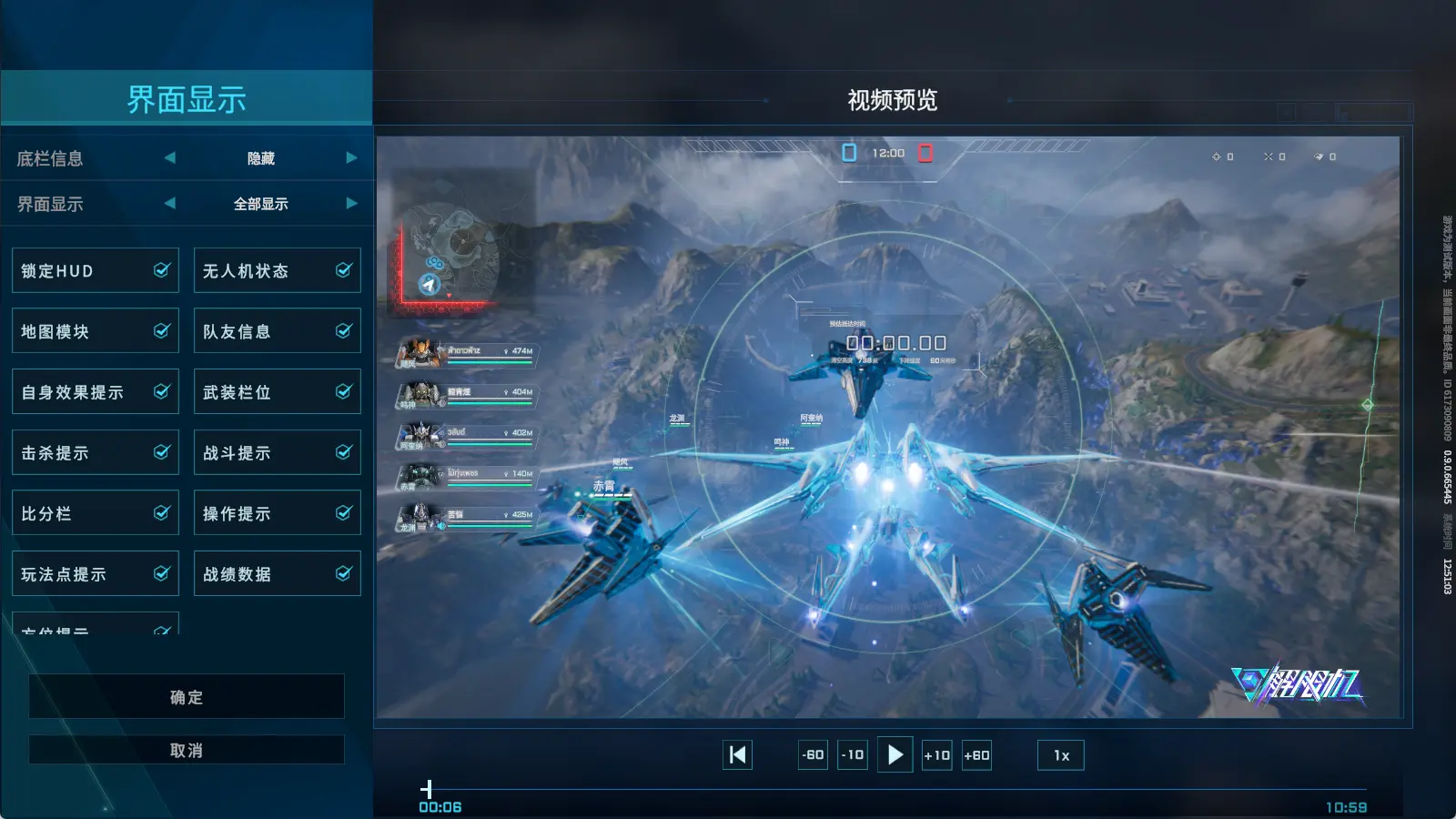Screen dimensions: 1456x819
Task: Play the video preview
Action: click(x=895, y=754)
